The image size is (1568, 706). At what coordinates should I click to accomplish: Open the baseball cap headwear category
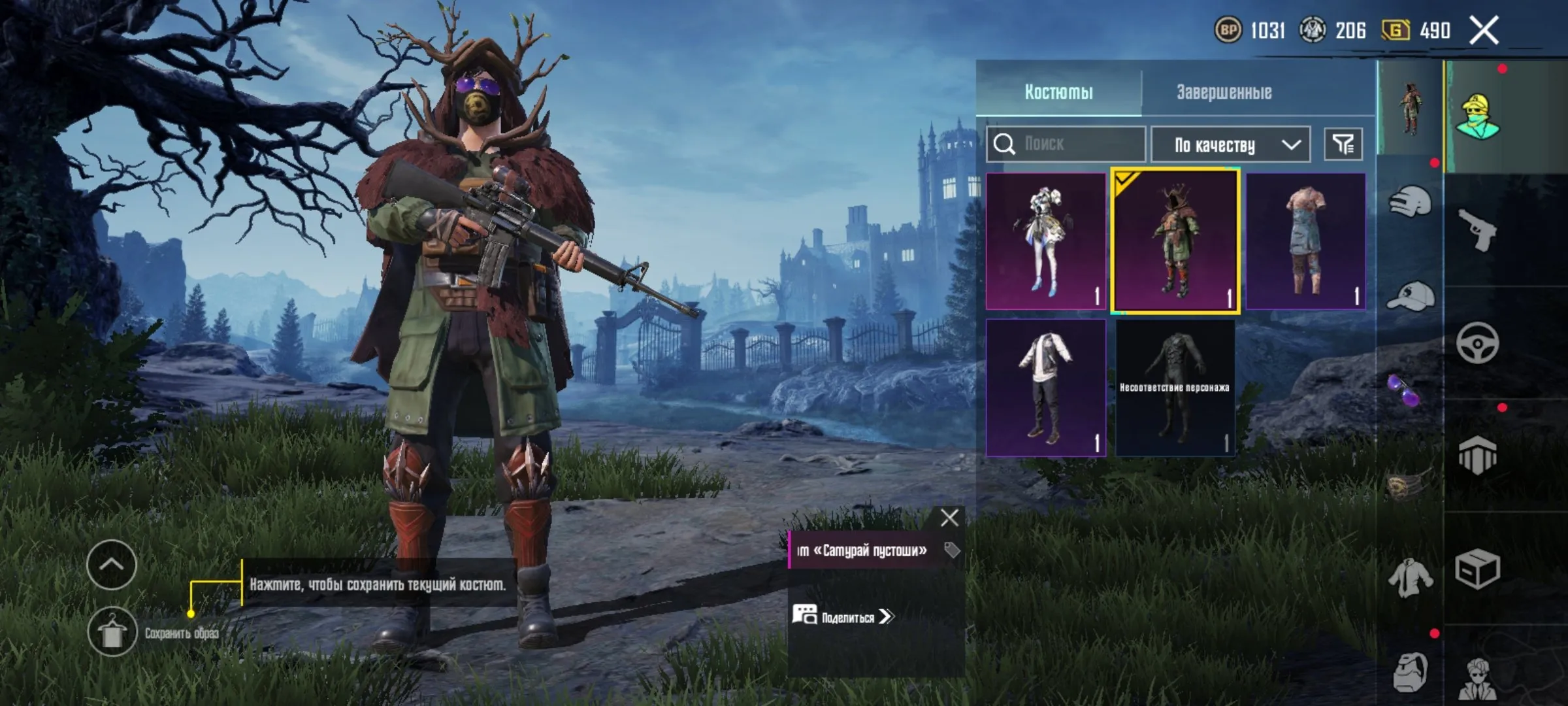click(x=1410, y=297)
